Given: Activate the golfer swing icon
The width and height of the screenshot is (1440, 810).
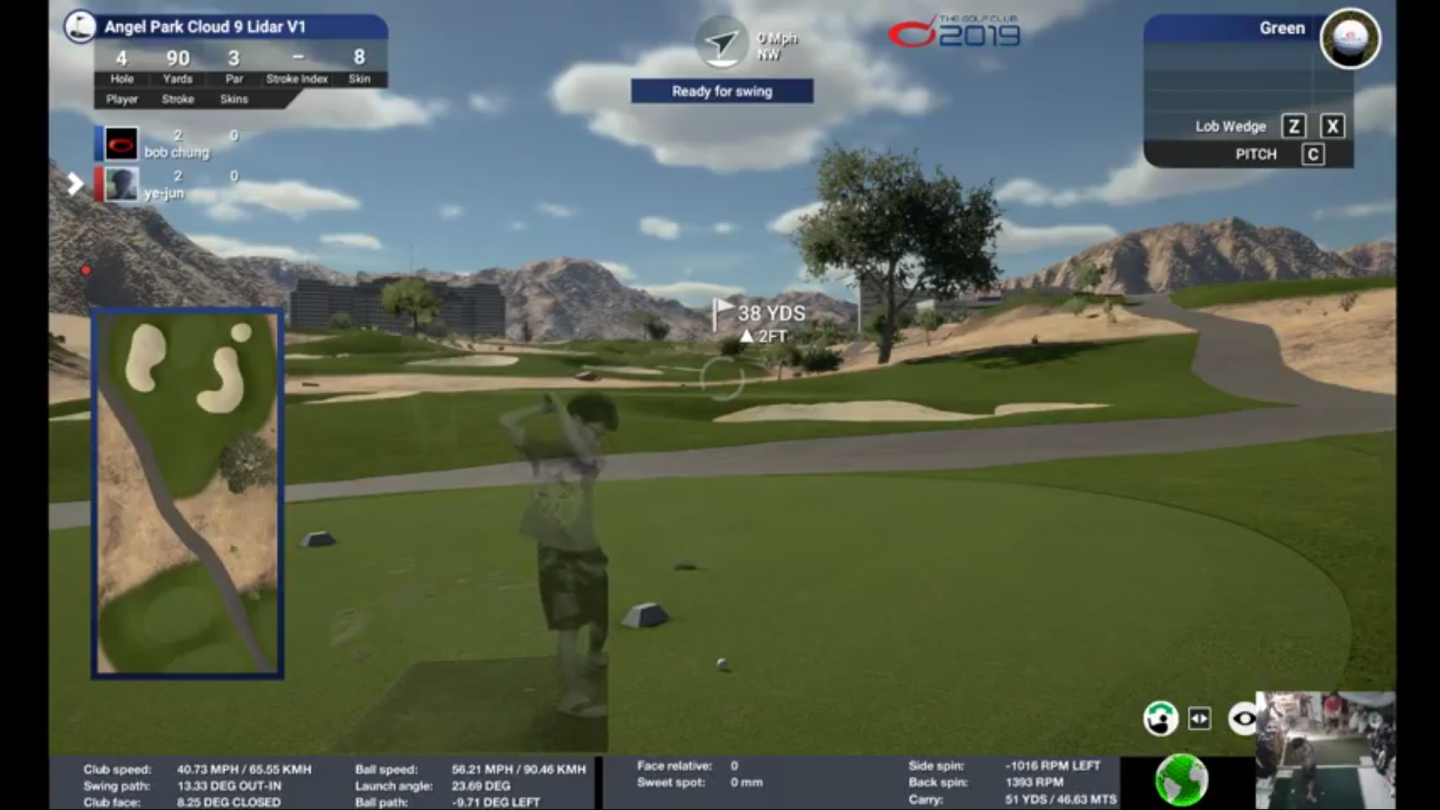Looking at the screenshot, I should tap(1160, 718).
